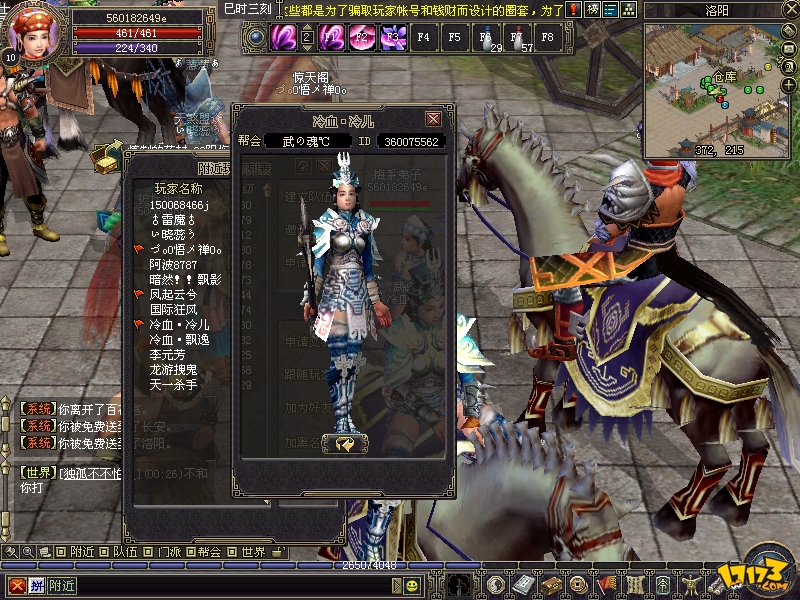Viewport: 800px width, 600px height.
Task: Click the red X chat button
Action: click(x=17, y=585)
